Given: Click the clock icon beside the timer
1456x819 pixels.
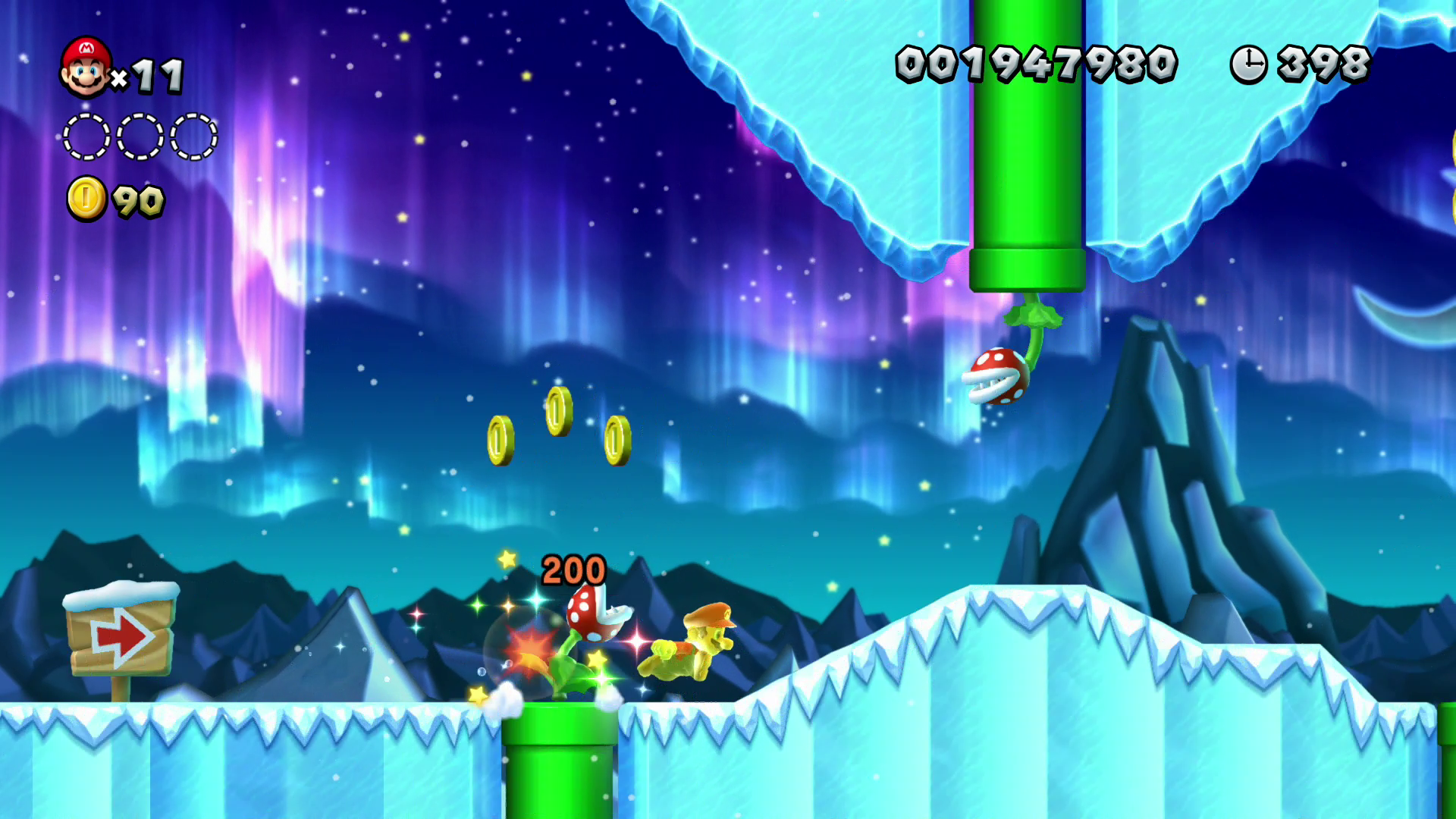Looking at the screenshot, I should (x=1248, y=64).
